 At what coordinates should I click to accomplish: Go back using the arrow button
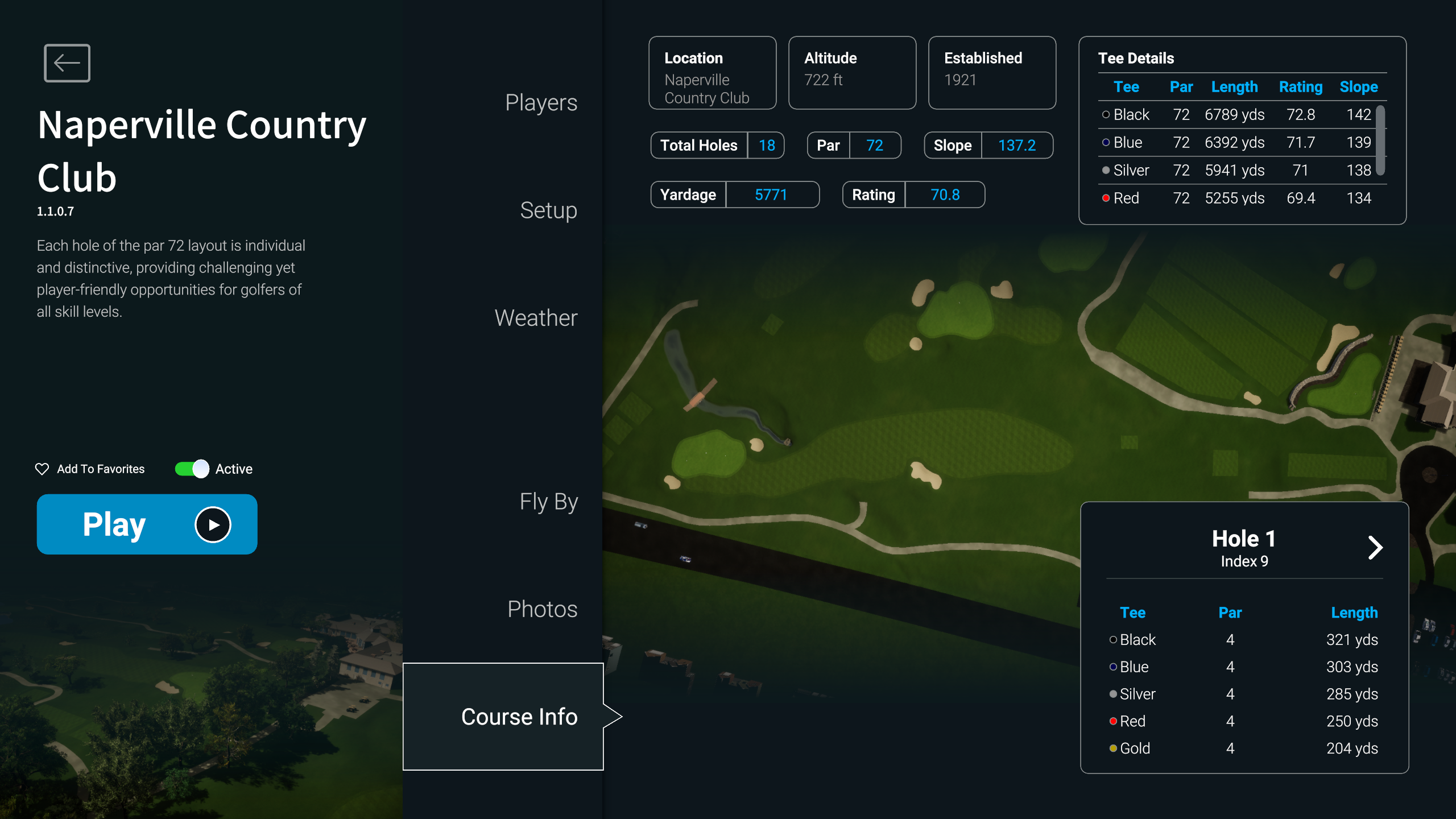click(x=67, y=63)
